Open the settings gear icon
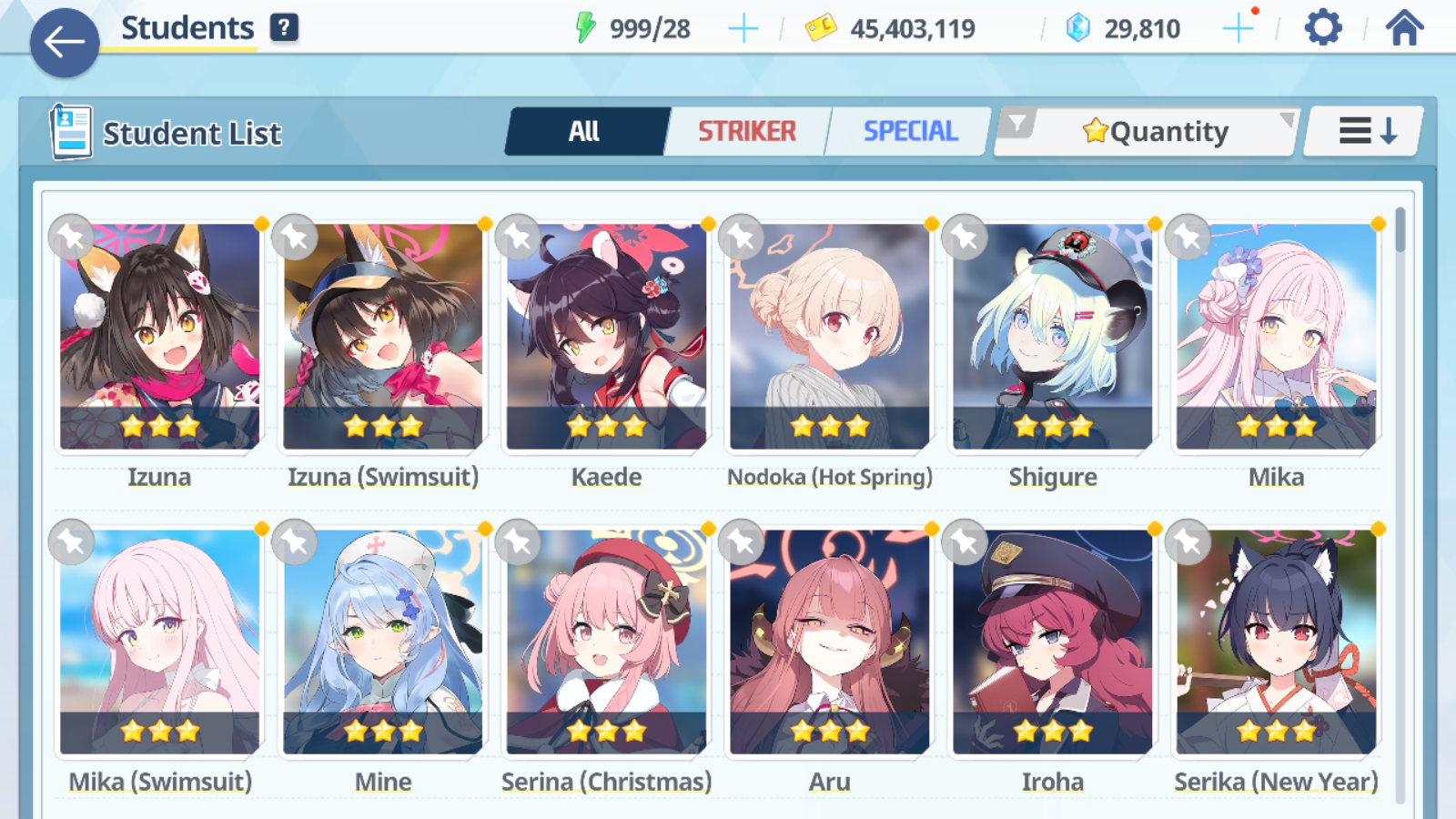The width and height of the screenshot is (1456, 819). (x=1321, y=27)
